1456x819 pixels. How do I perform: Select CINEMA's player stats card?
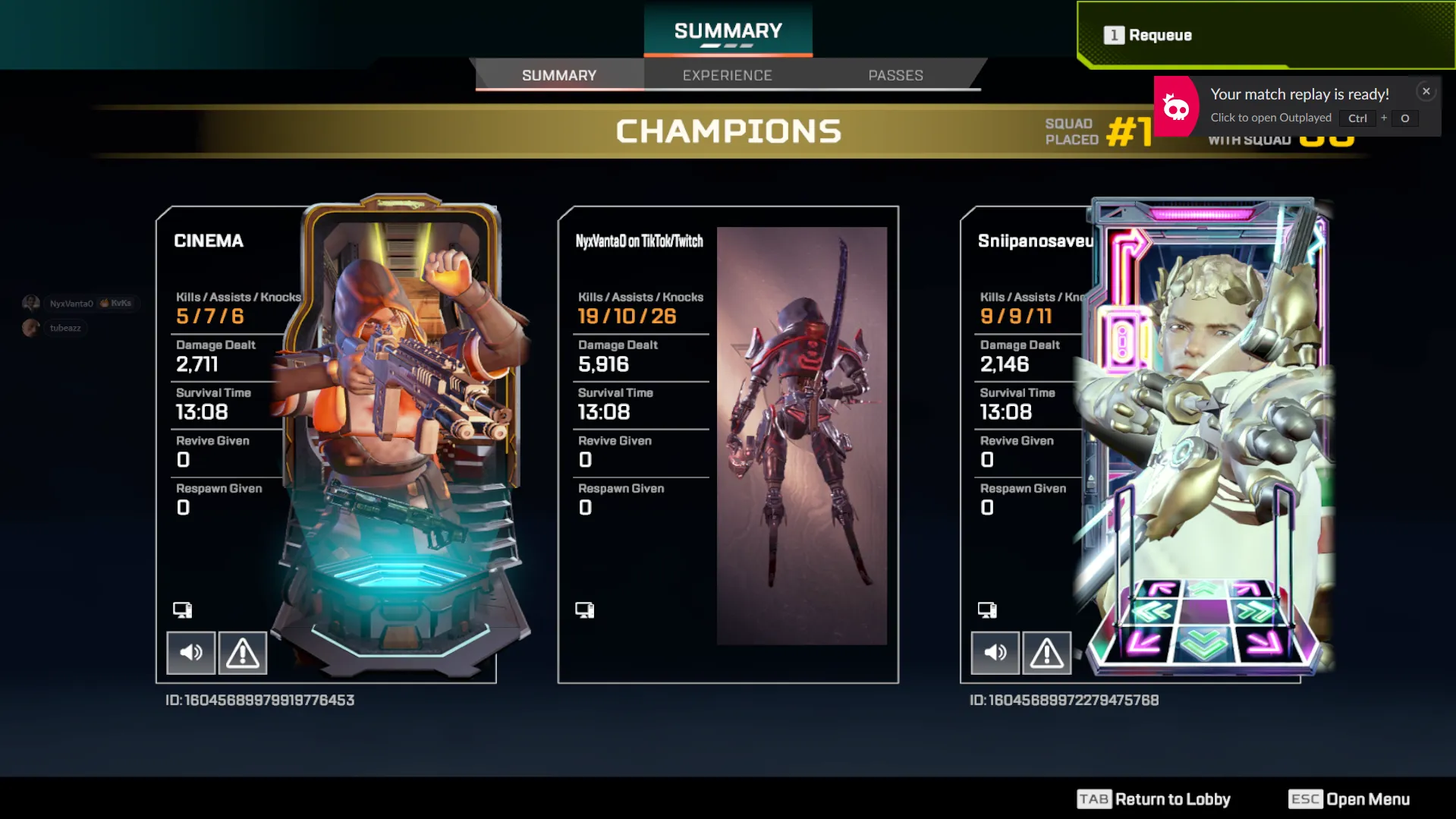tap(228, 380)
